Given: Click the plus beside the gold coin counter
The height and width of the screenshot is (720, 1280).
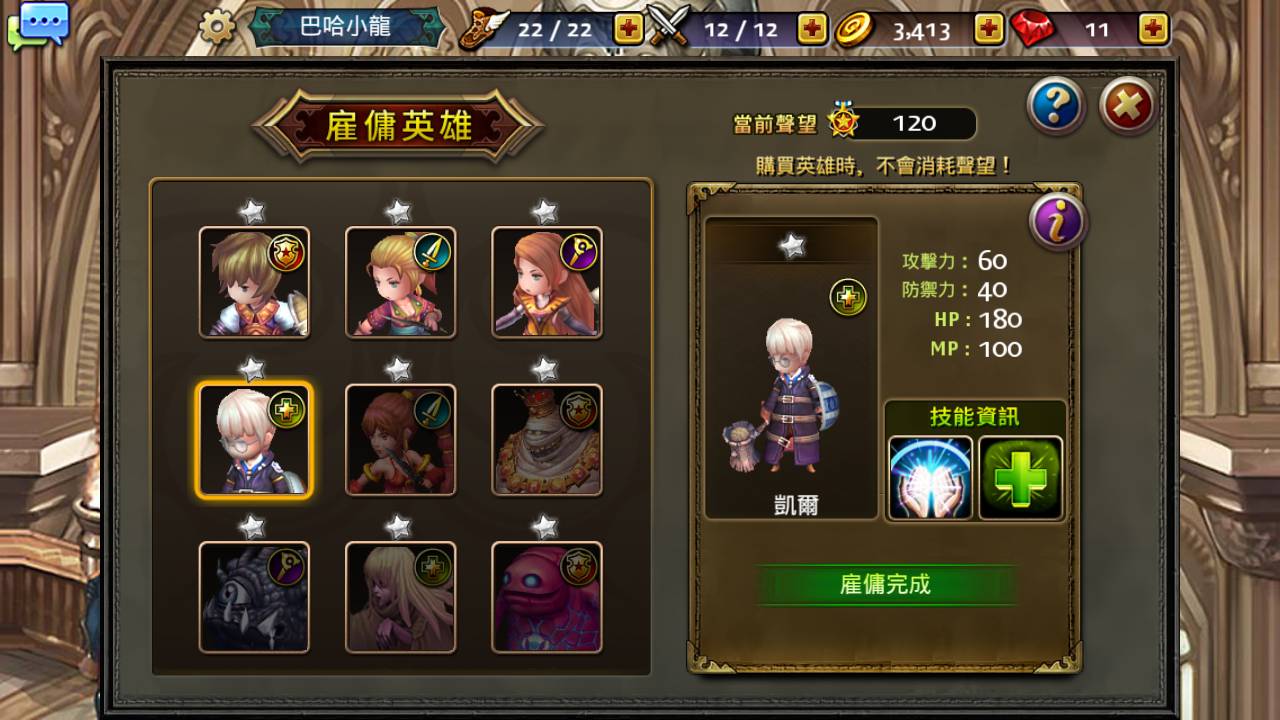Looking at the screenshot, I should pos(990,30).
